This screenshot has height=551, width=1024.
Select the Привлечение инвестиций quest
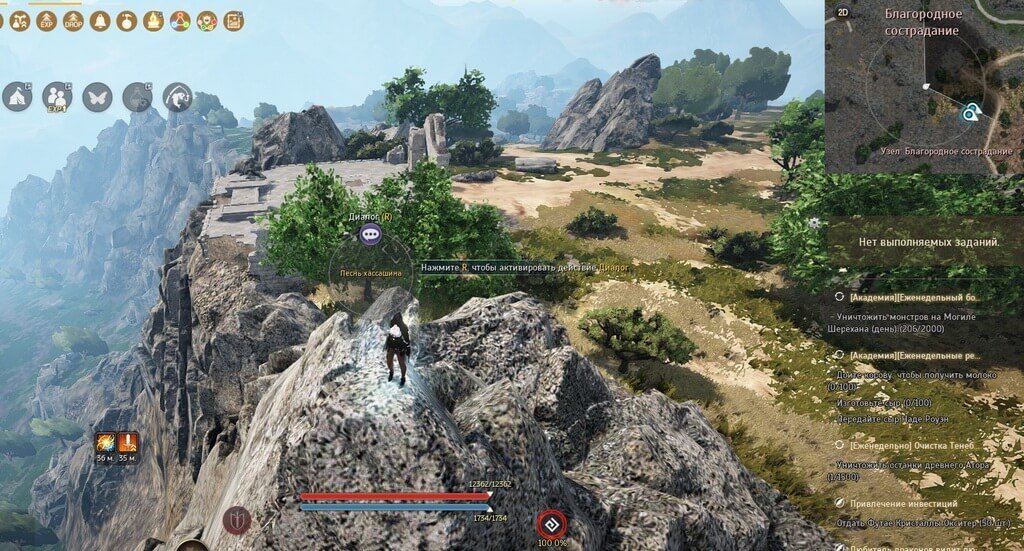click(902, 503)
